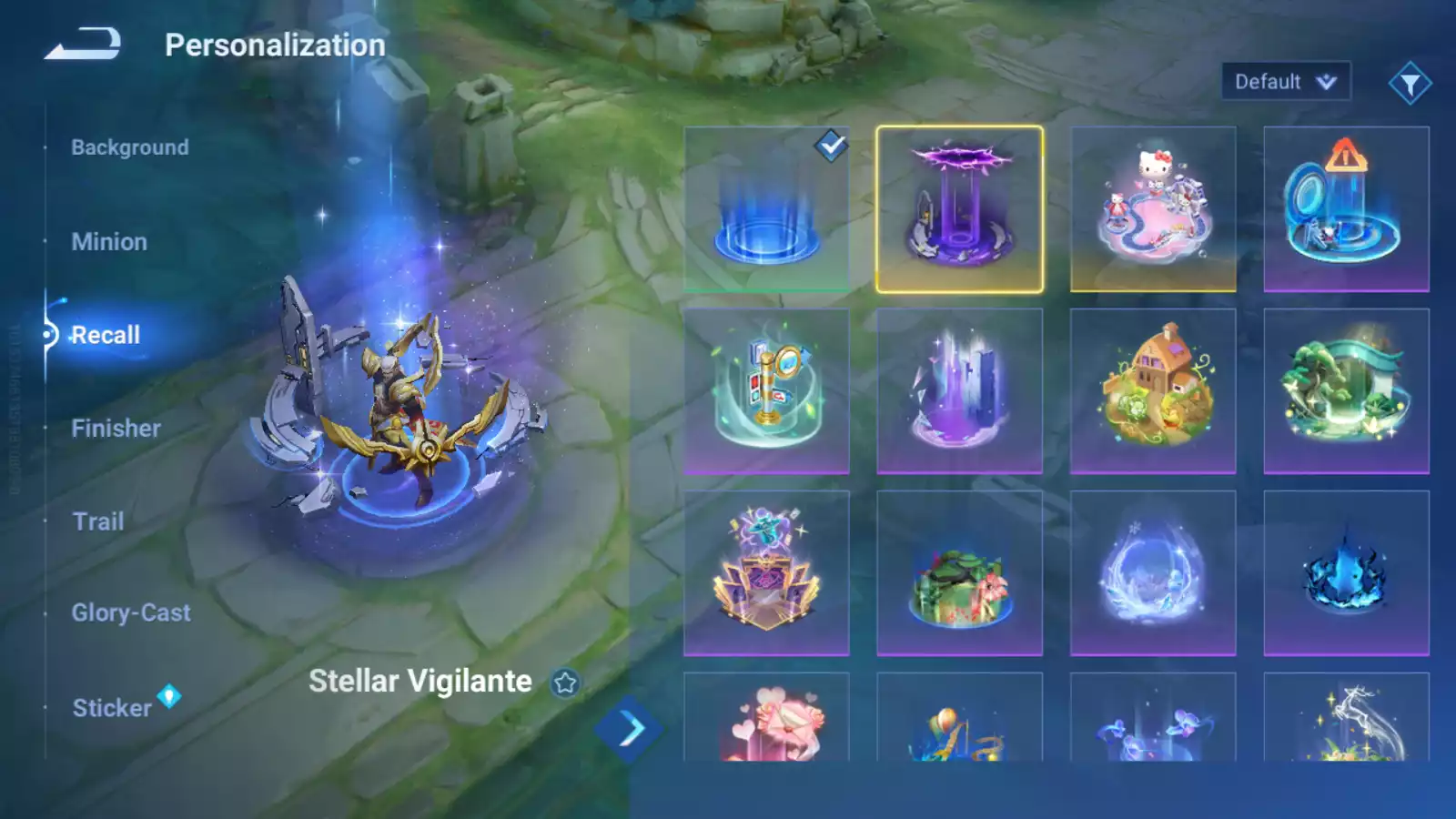Select the magnifying glass recall effect
This screenshot has width=1456, height=819.
click(x=767, y=389)
